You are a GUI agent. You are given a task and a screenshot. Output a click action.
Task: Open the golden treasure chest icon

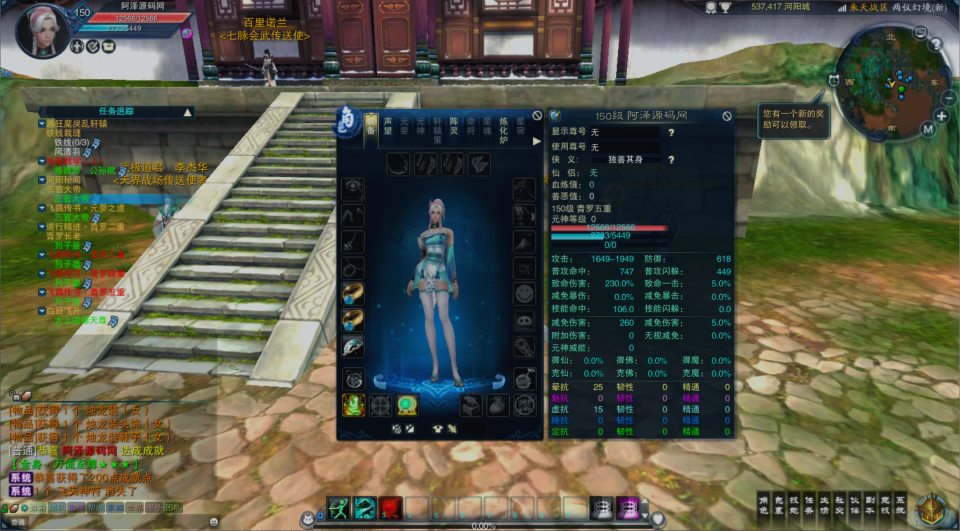[x=931, y=508]
